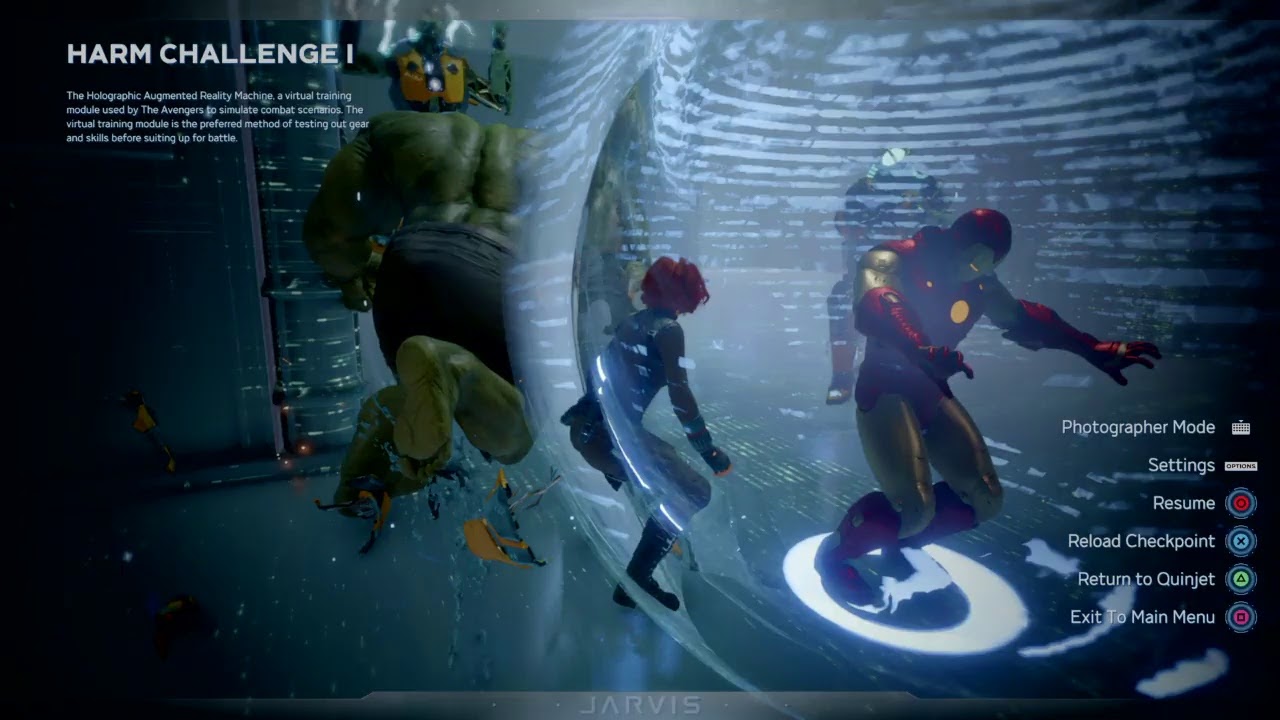
Task: Click the green triangle icon next to Return to Quinjet
Action: point(1240,579)
